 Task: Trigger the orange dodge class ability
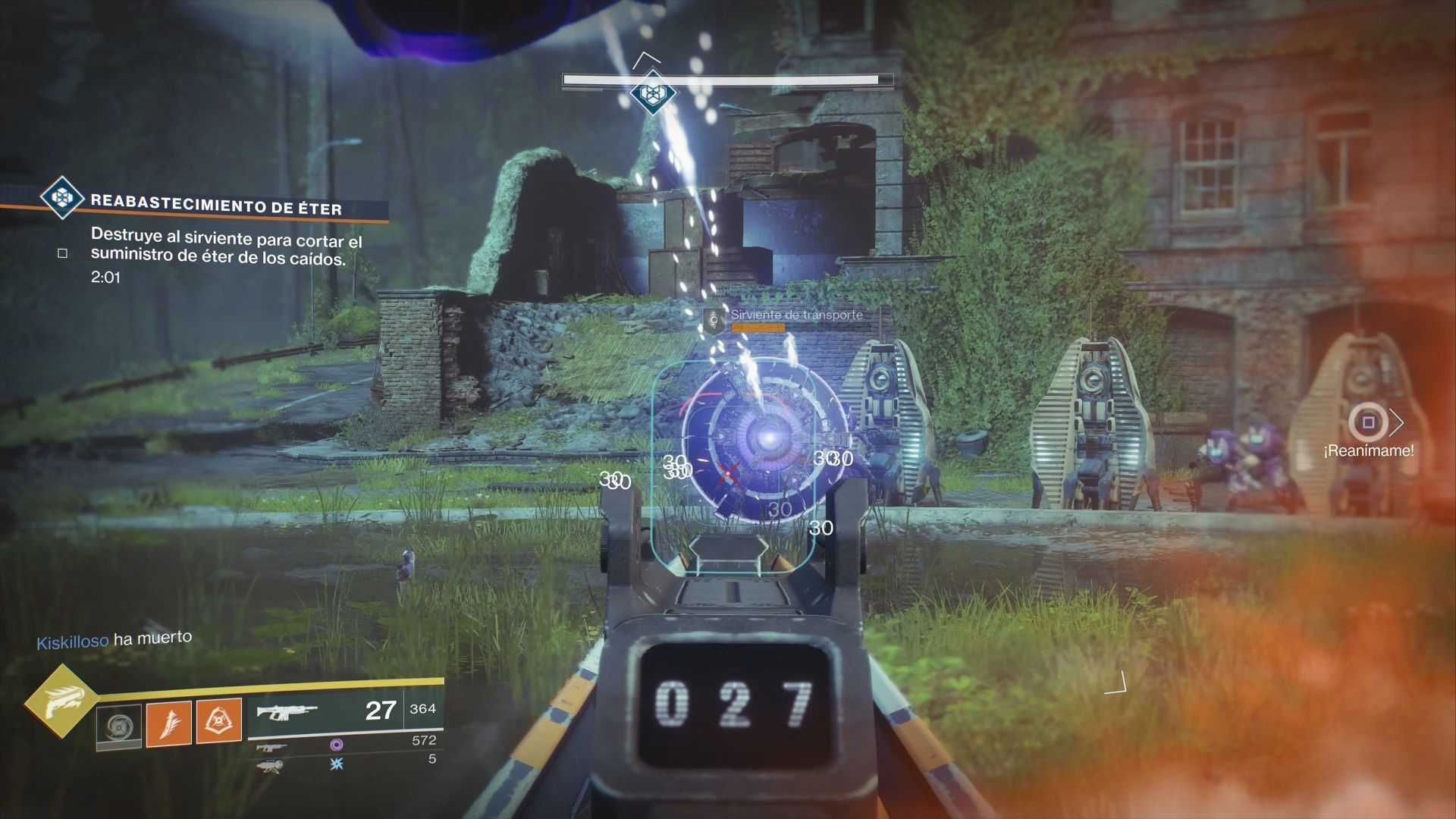tap(219, 720)
